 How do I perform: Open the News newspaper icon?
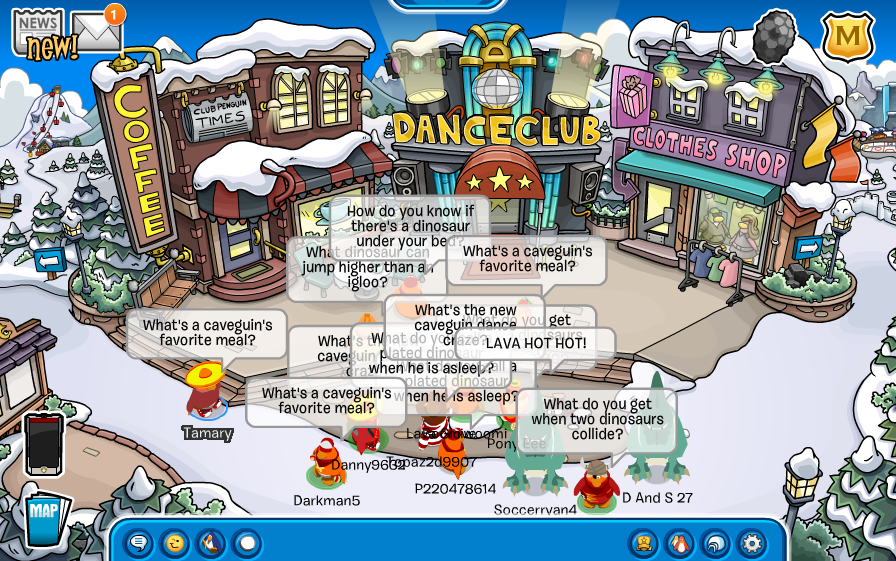pos(37,30)
